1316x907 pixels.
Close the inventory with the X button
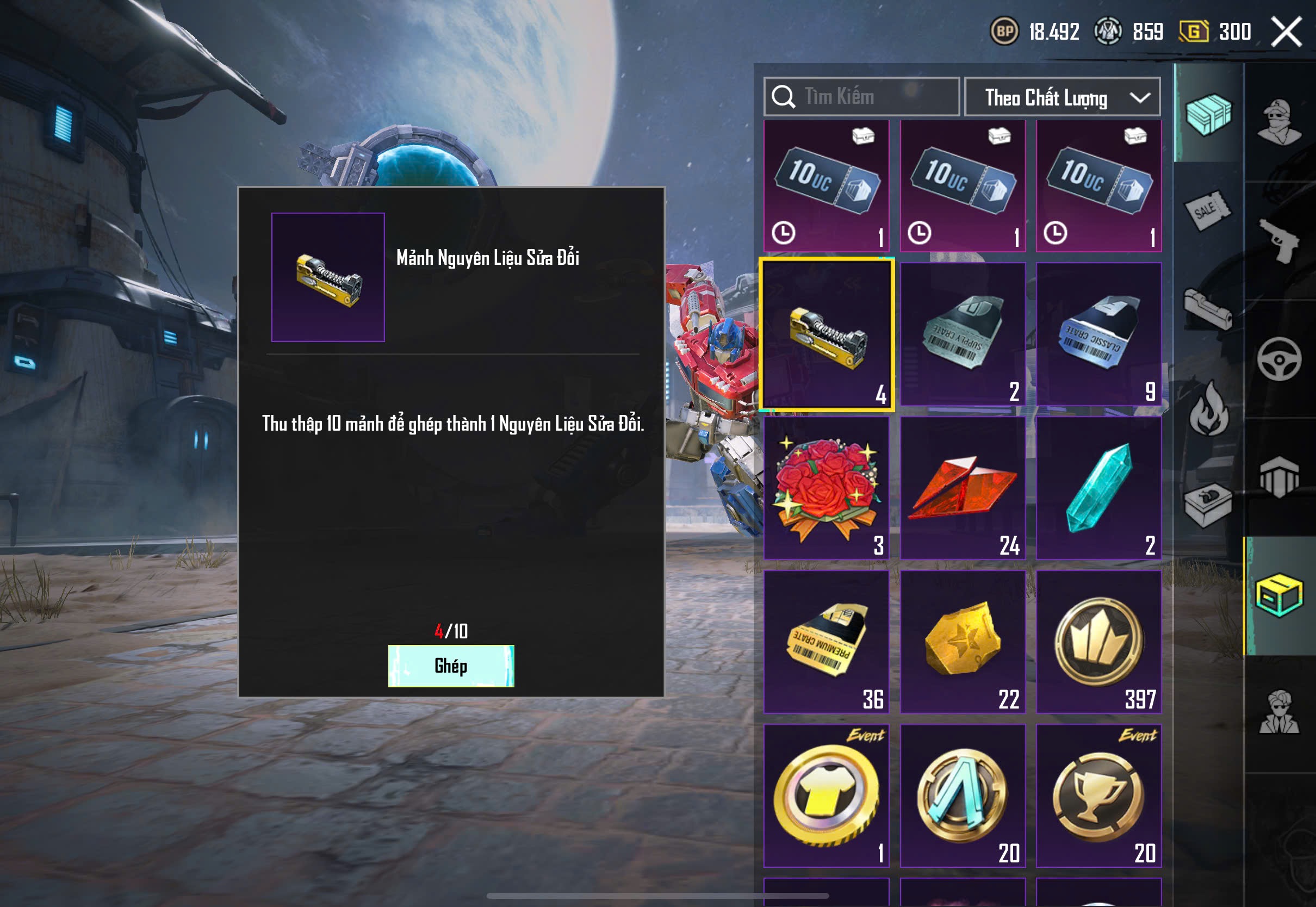pos(1286,32)
